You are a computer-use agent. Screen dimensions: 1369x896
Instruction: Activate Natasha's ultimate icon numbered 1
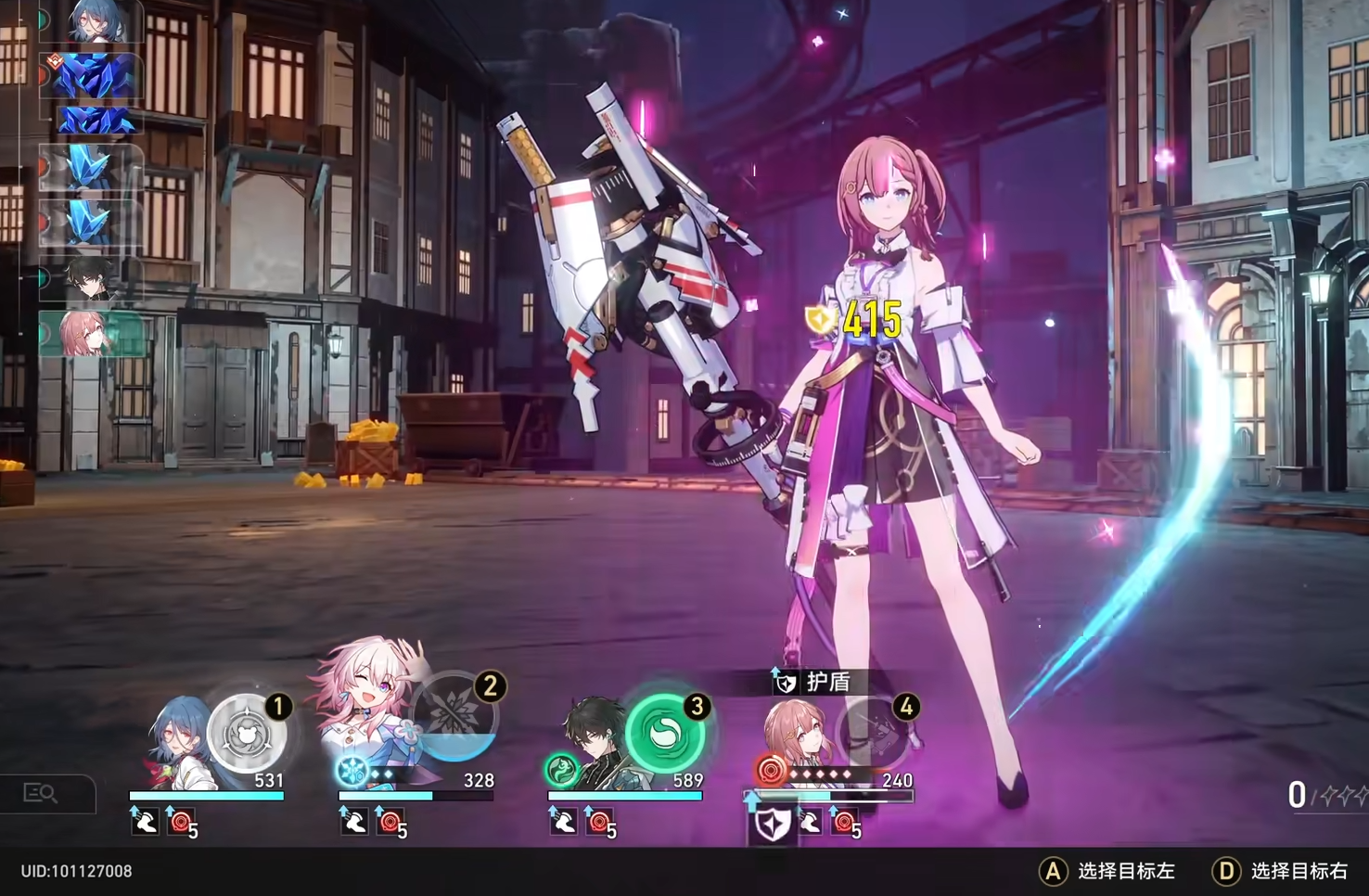(x=247, y=733)
